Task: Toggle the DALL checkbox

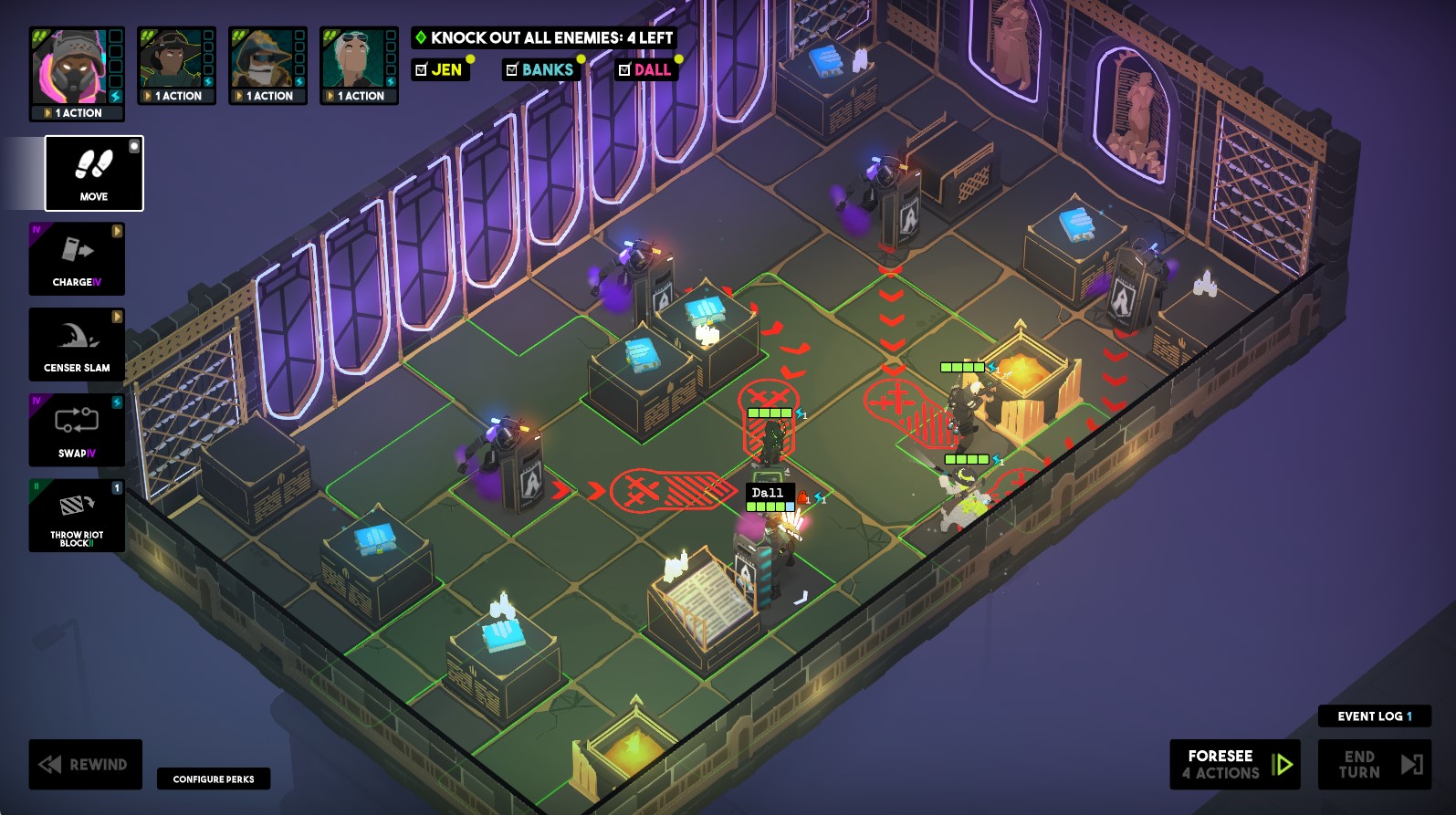Action: 625,69
